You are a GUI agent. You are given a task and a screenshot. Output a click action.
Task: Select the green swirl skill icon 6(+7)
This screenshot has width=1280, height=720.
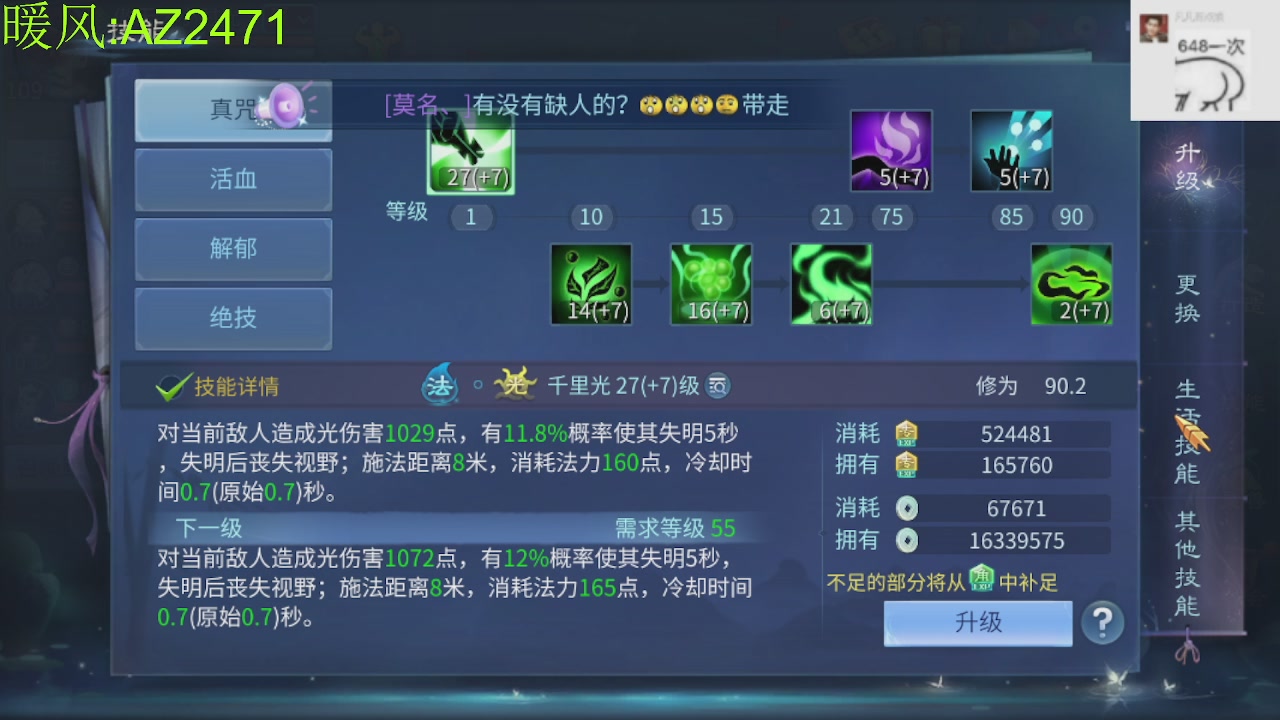[831, 283]
